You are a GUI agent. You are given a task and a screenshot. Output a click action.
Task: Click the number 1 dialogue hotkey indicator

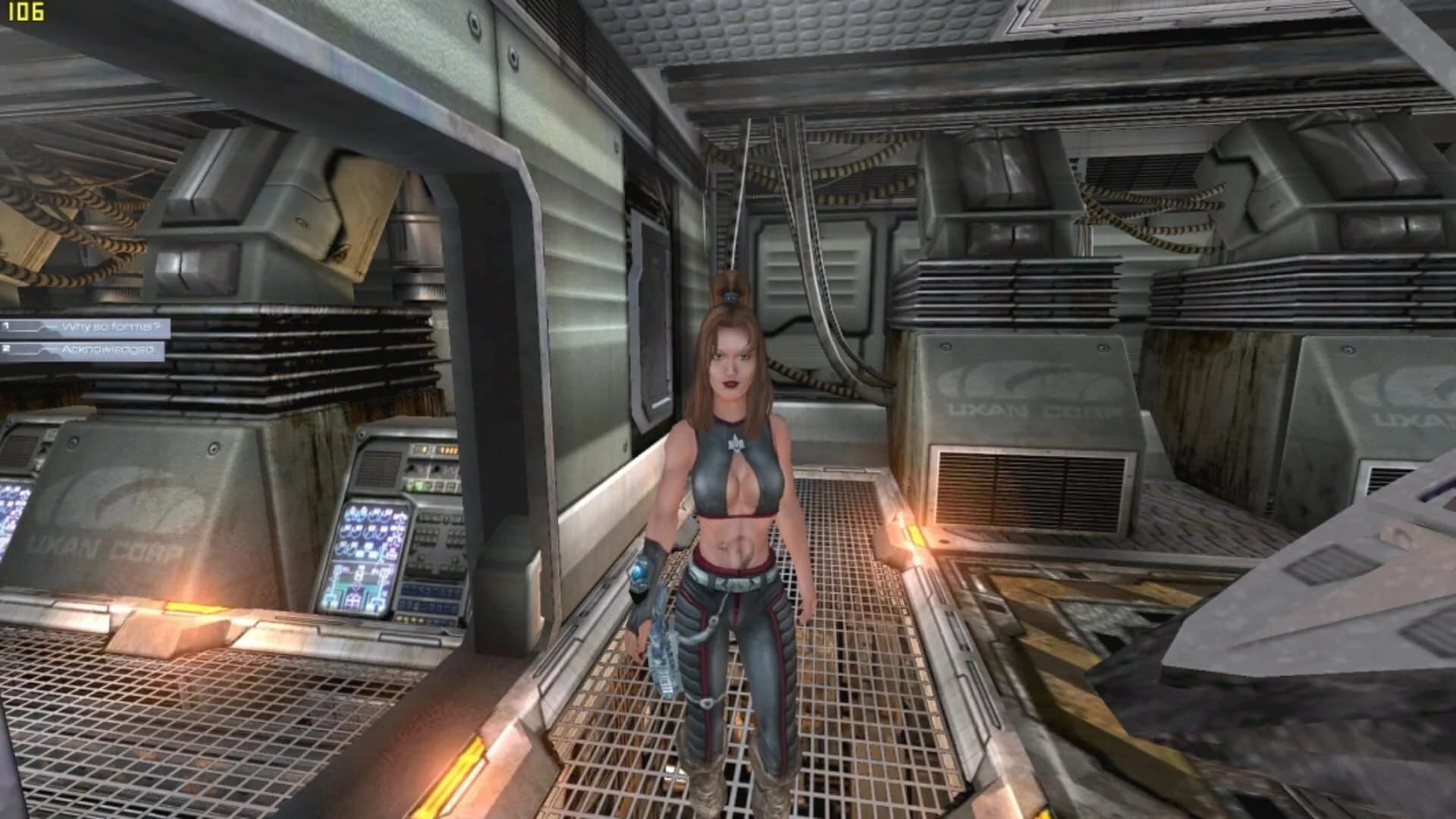pyautogui.click(x=8, y=325)
